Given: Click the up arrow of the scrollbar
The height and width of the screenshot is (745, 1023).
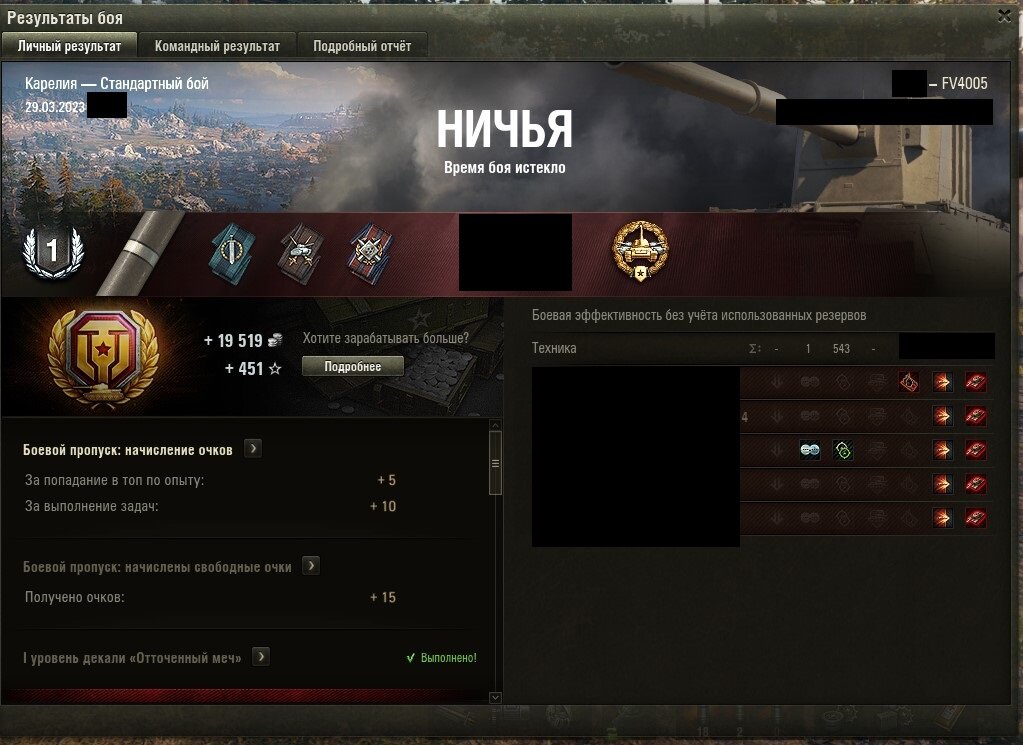Looking at the screenshot, I should pos(494,425).
